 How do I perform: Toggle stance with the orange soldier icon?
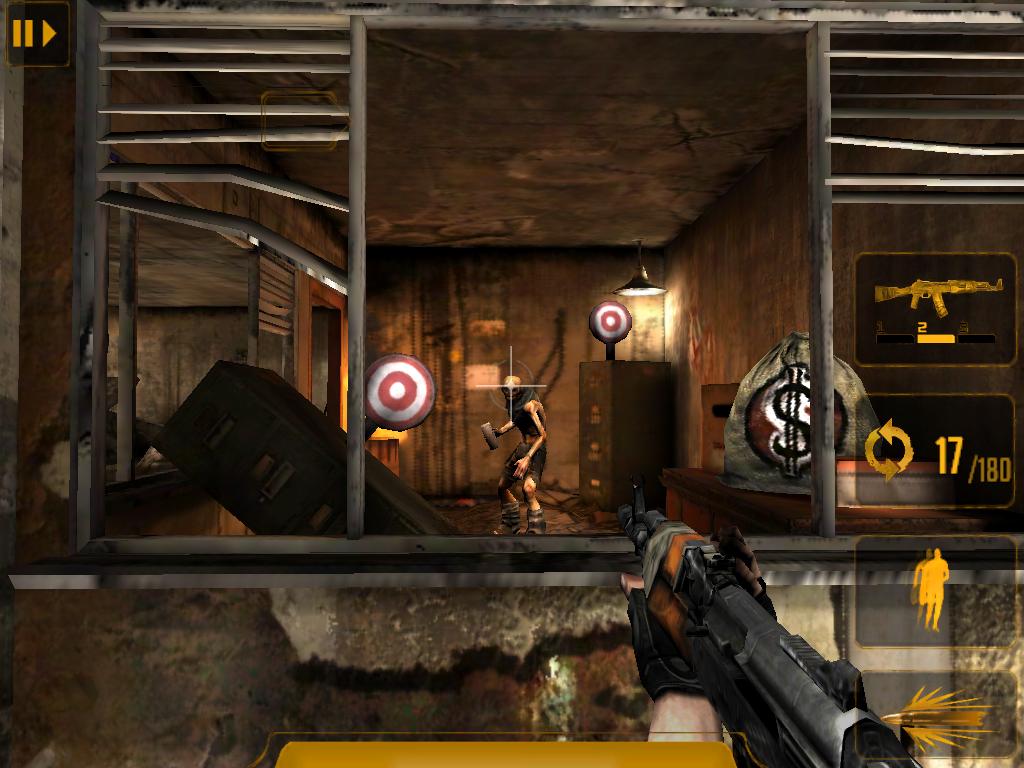[930, 592]
